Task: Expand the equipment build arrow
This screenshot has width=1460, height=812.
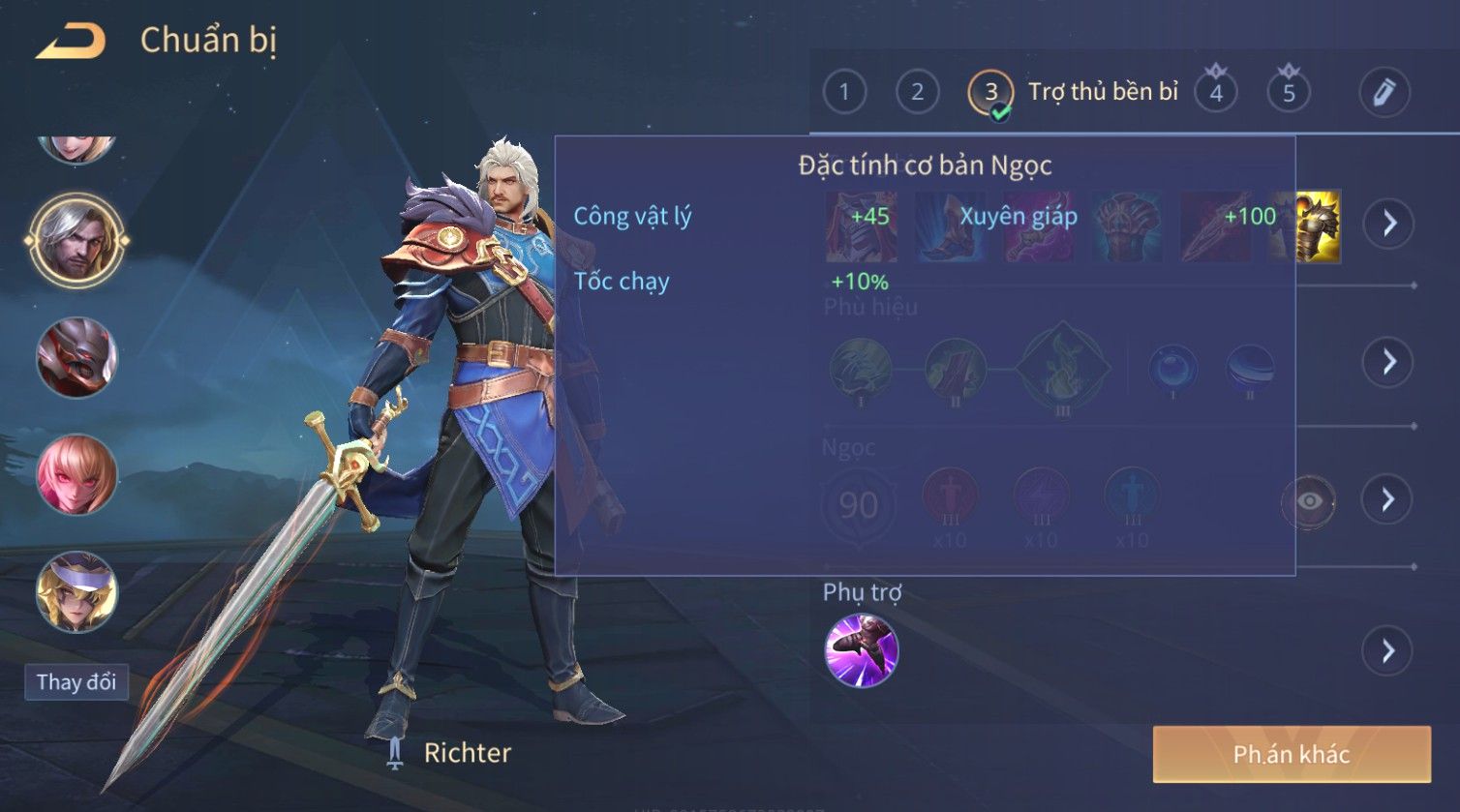Action: click(x=1389, y=224)
